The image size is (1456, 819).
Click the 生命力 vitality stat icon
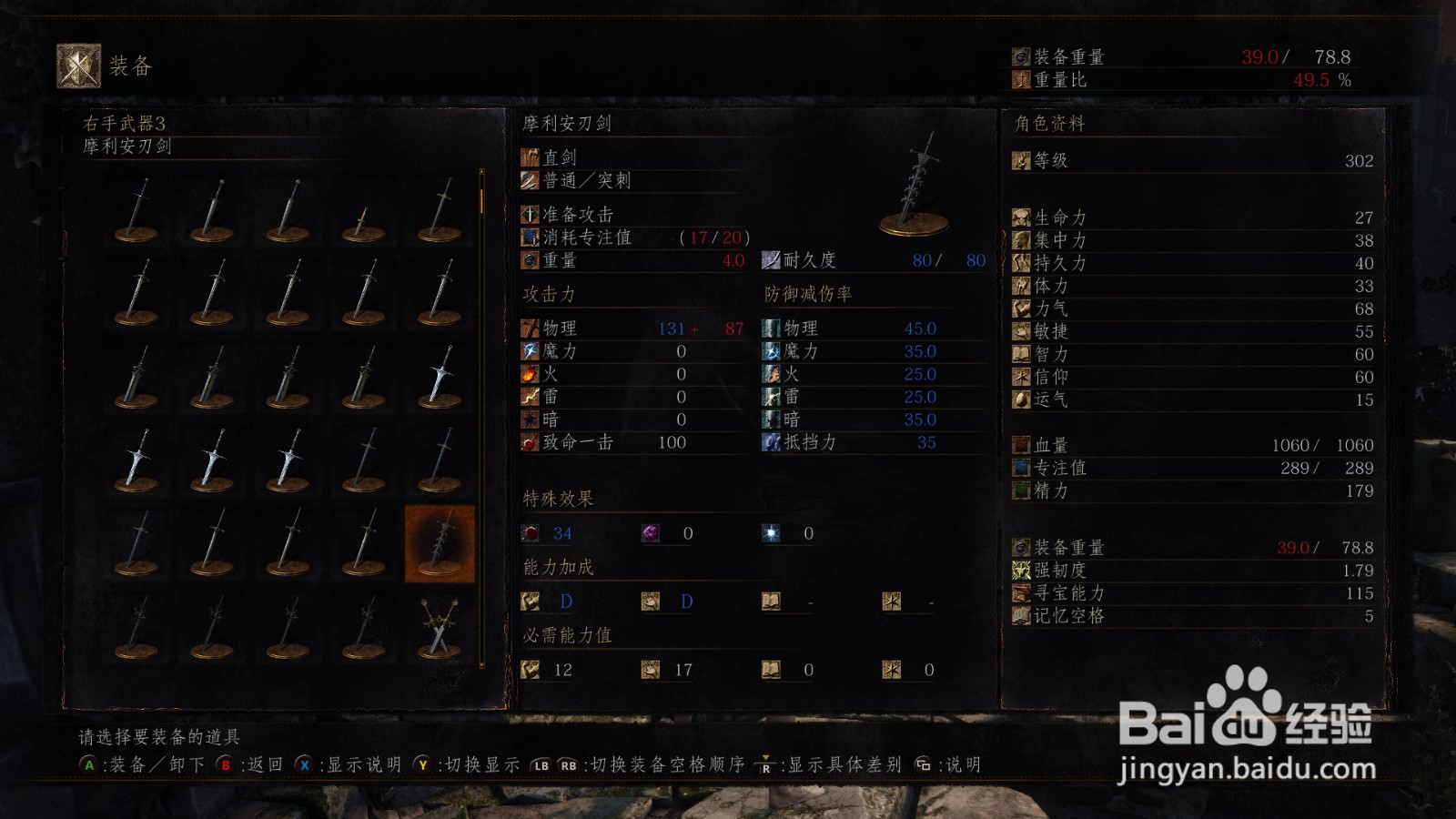click(1020, 218)
